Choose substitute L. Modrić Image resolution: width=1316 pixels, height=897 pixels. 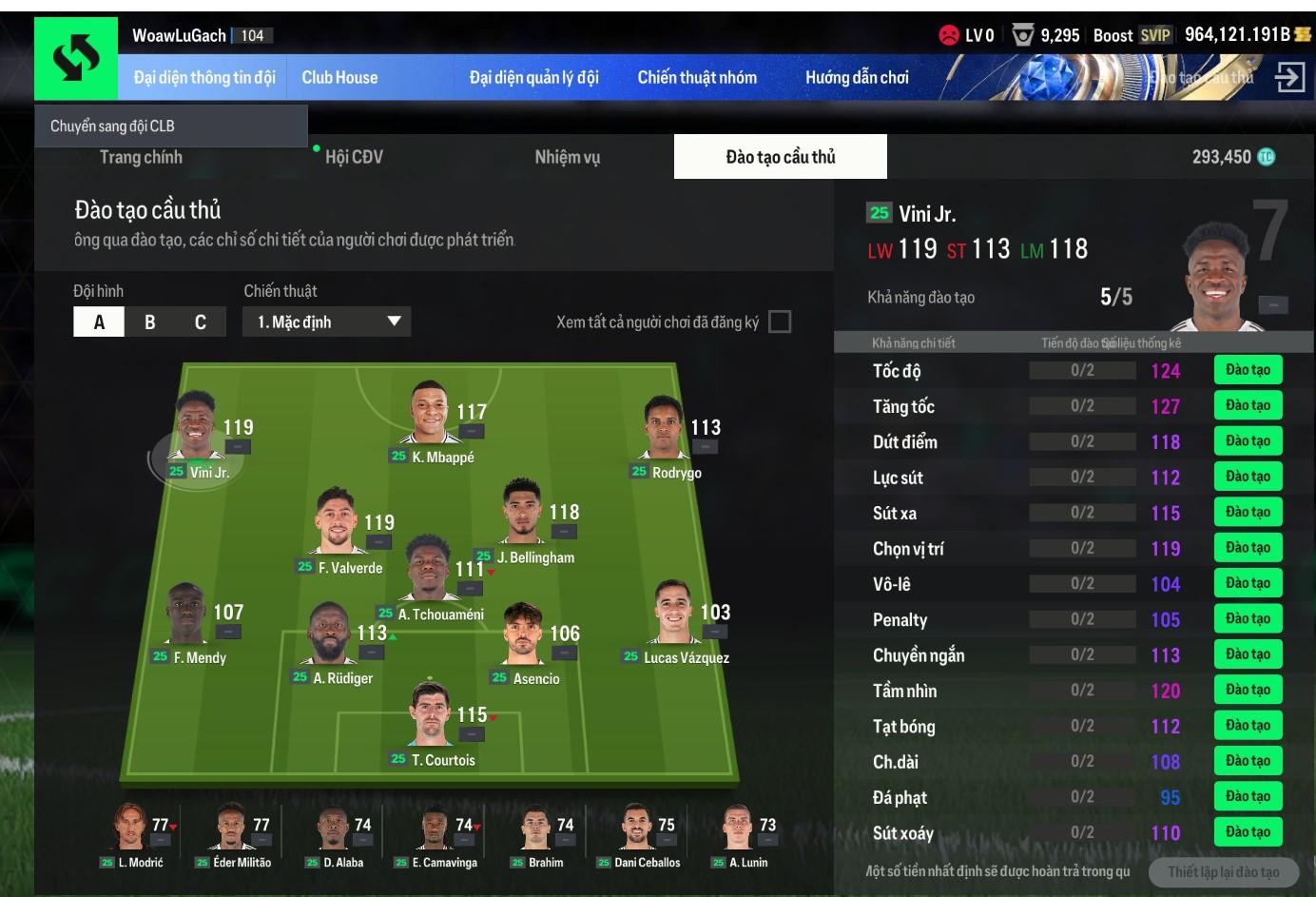pyautogui.click(x=131, y=834)
